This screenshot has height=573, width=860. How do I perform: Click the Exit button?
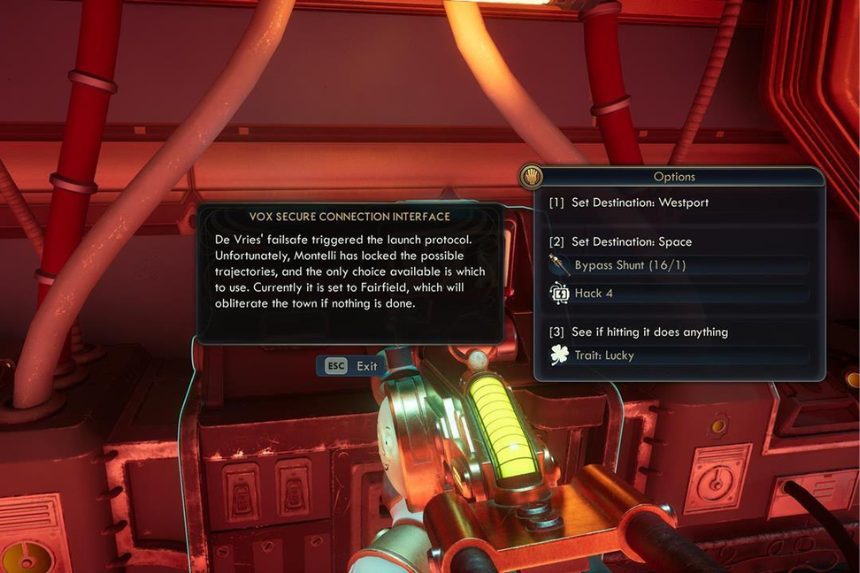(350, 366)
